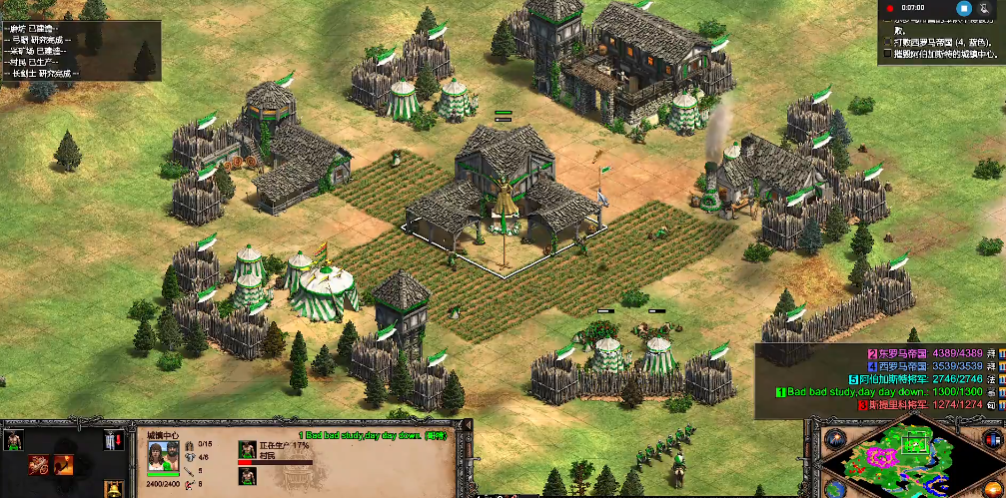Click the green base area on the minimap

coord(914,443)
